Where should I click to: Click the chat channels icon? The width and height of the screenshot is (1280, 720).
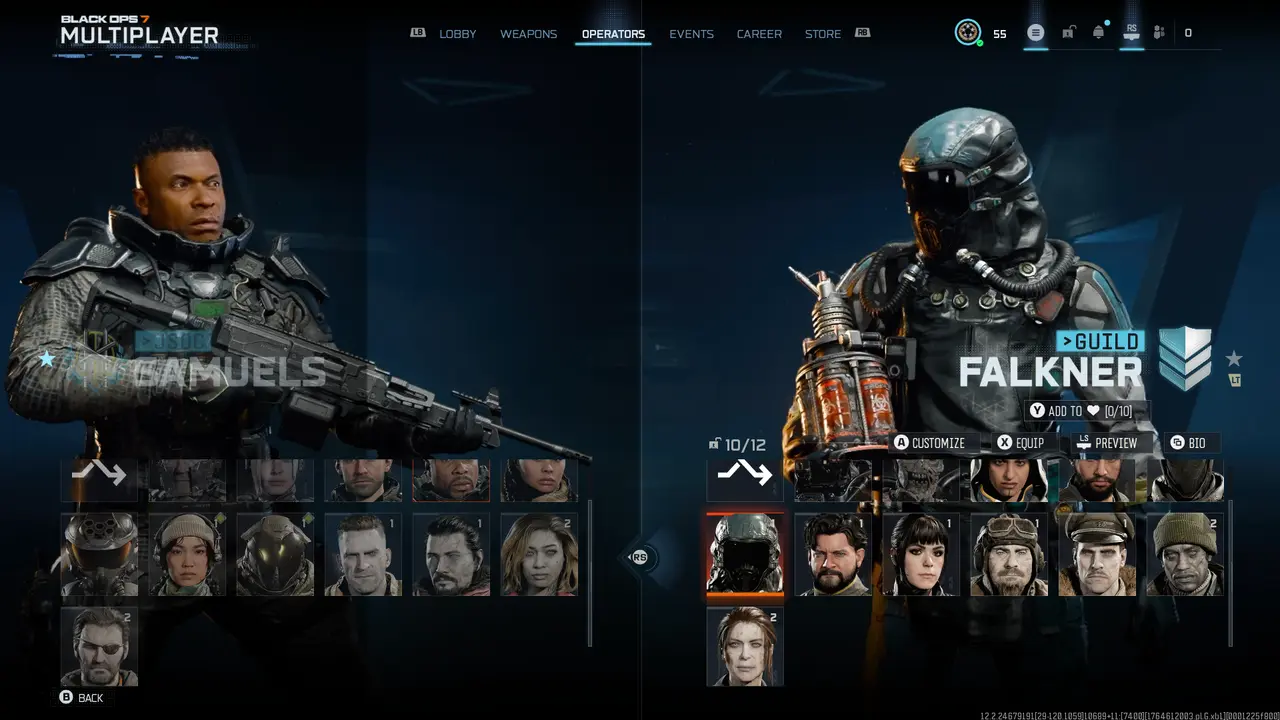pyautogui.click(x=1036, y=32)
